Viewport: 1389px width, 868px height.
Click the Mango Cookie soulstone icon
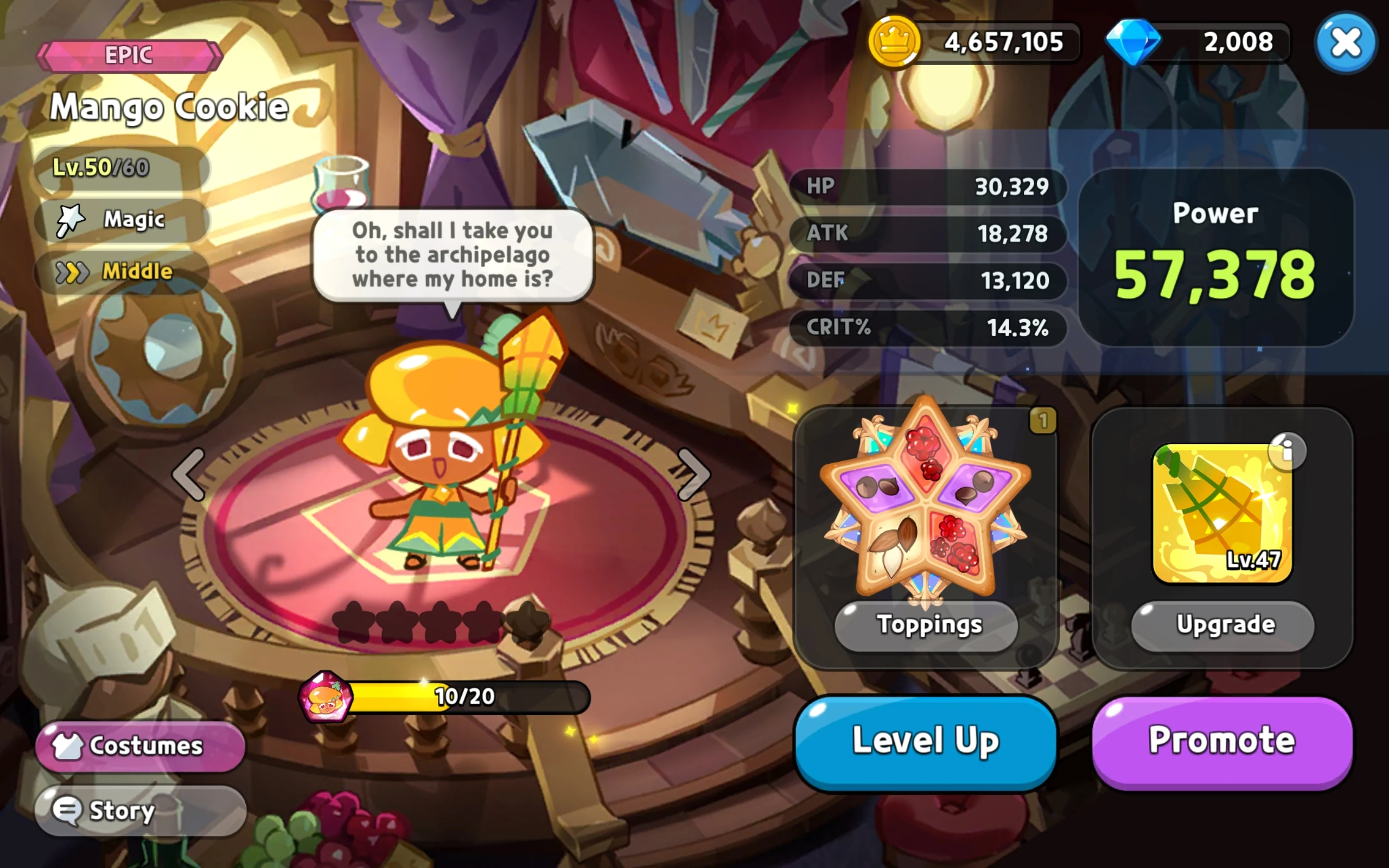click(x=326, y=697)
